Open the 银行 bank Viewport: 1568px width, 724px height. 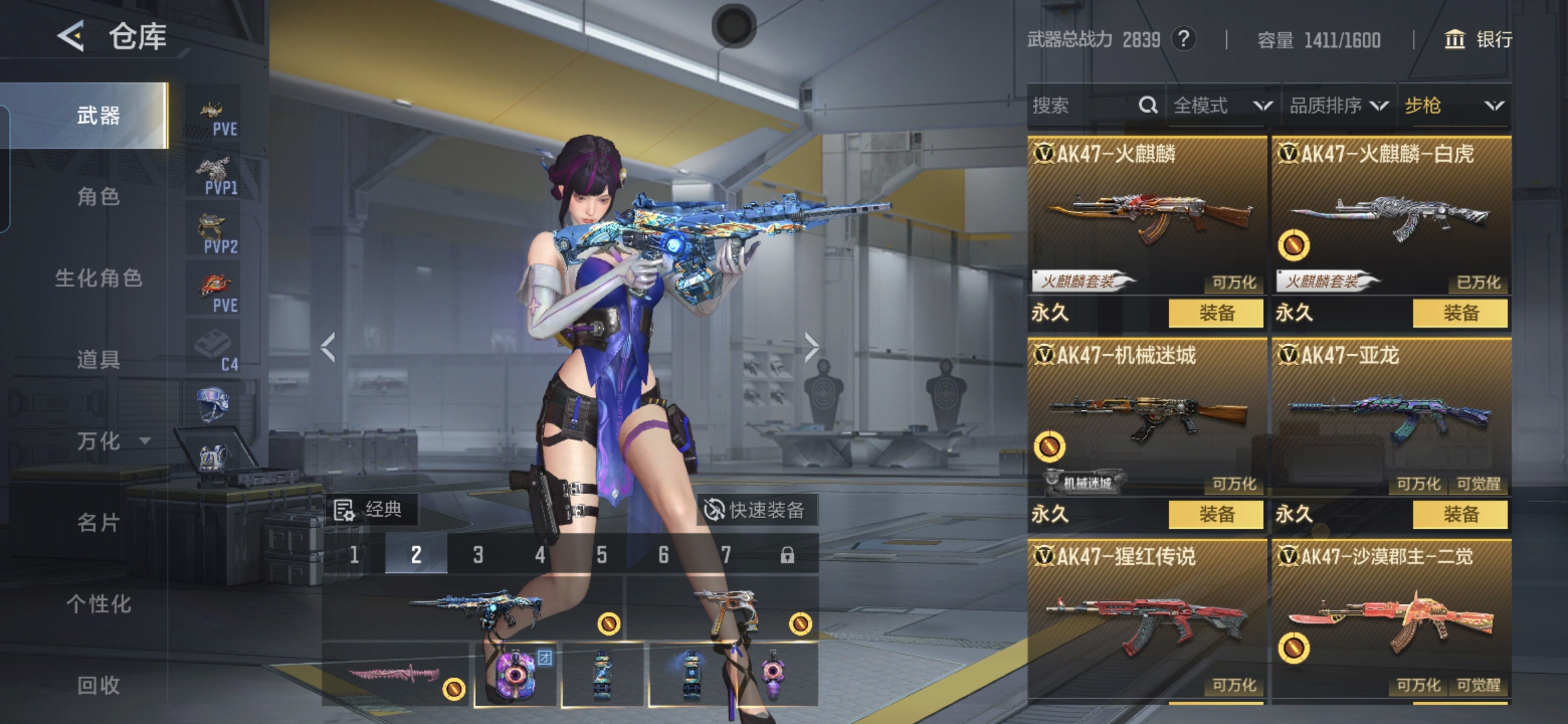tap(1478, 40)
